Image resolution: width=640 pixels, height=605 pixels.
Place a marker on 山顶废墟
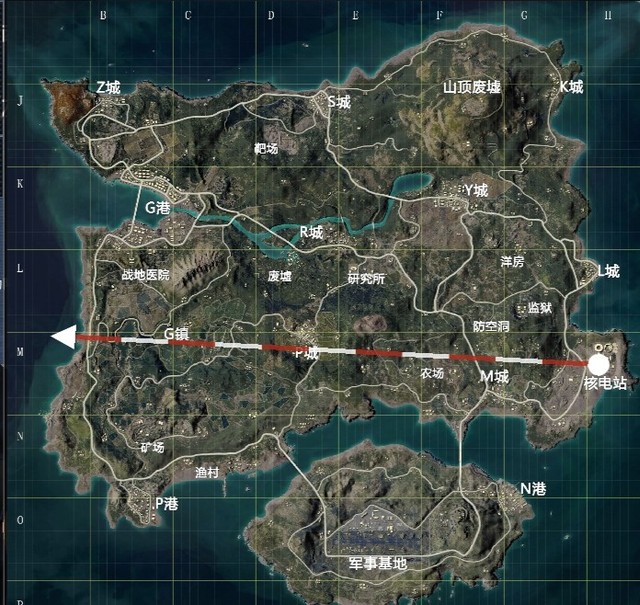472,88
